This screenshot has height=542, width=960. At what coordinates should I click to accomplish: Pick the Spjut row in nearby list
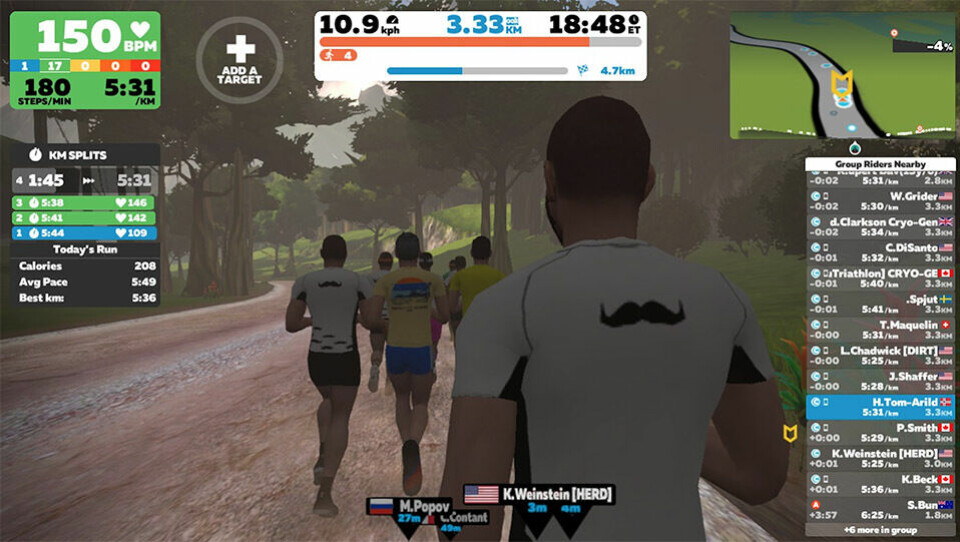[x=880, y=303]
